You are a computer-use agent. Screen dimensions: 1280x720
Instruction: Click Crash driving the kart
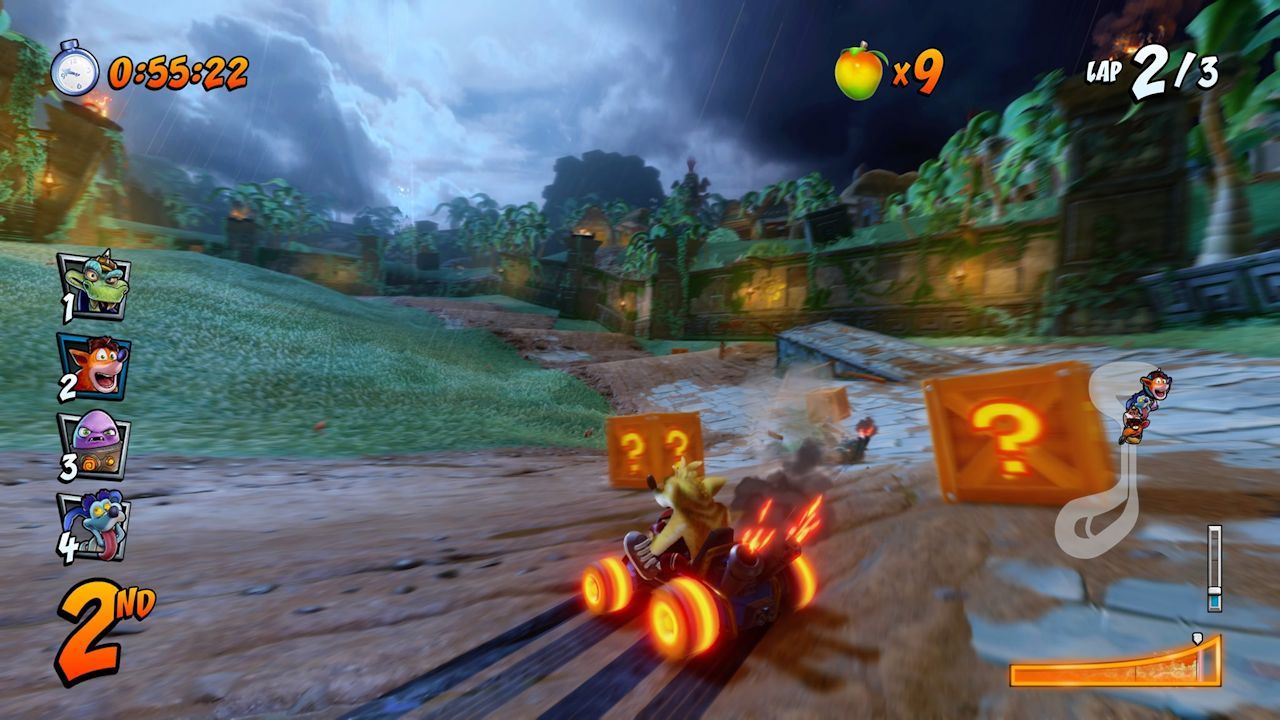(x=690, y=510)
